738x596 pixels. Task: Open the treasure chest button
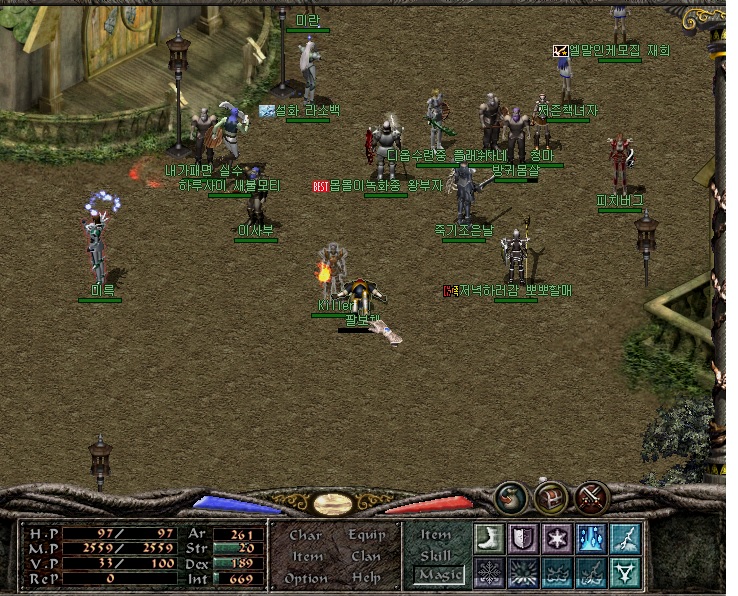pyautogui.click(x=551, y=497)
